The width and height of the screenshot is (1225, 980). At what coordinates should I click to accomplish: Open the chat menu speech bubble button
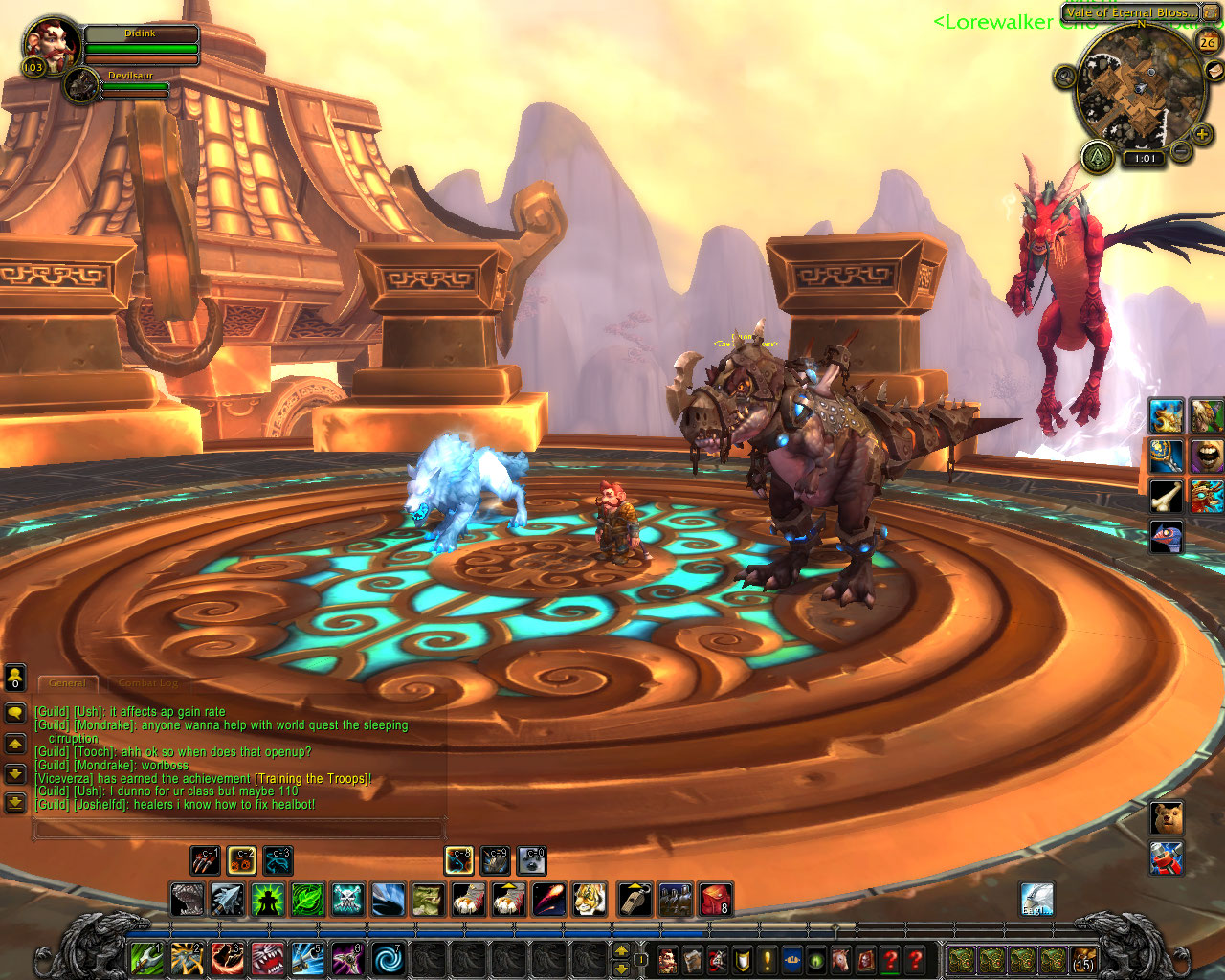coord(15,713)
